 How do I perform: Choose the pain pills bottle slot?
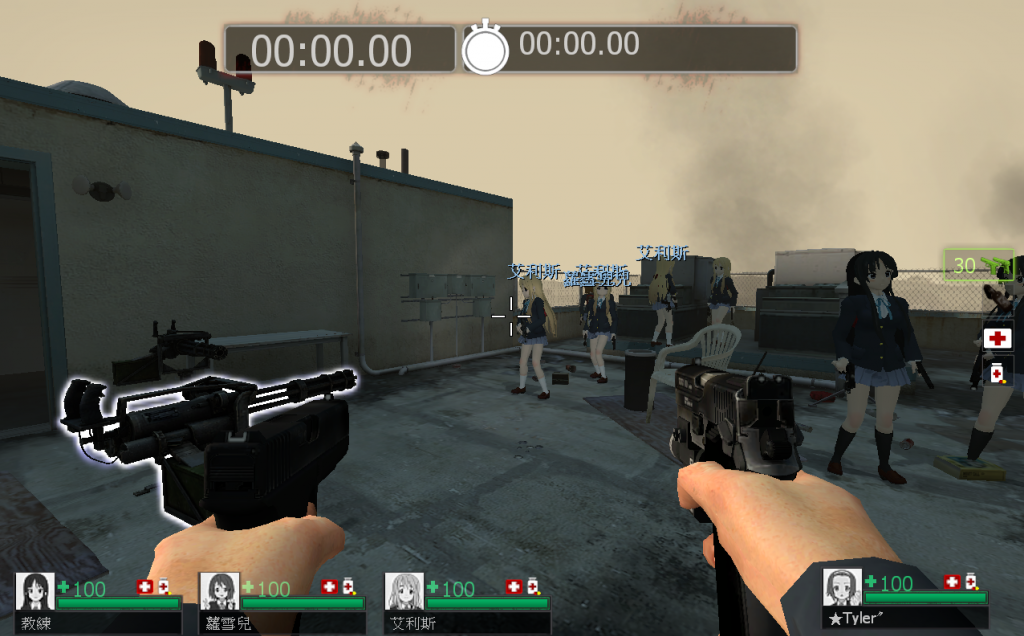point(997,372)
